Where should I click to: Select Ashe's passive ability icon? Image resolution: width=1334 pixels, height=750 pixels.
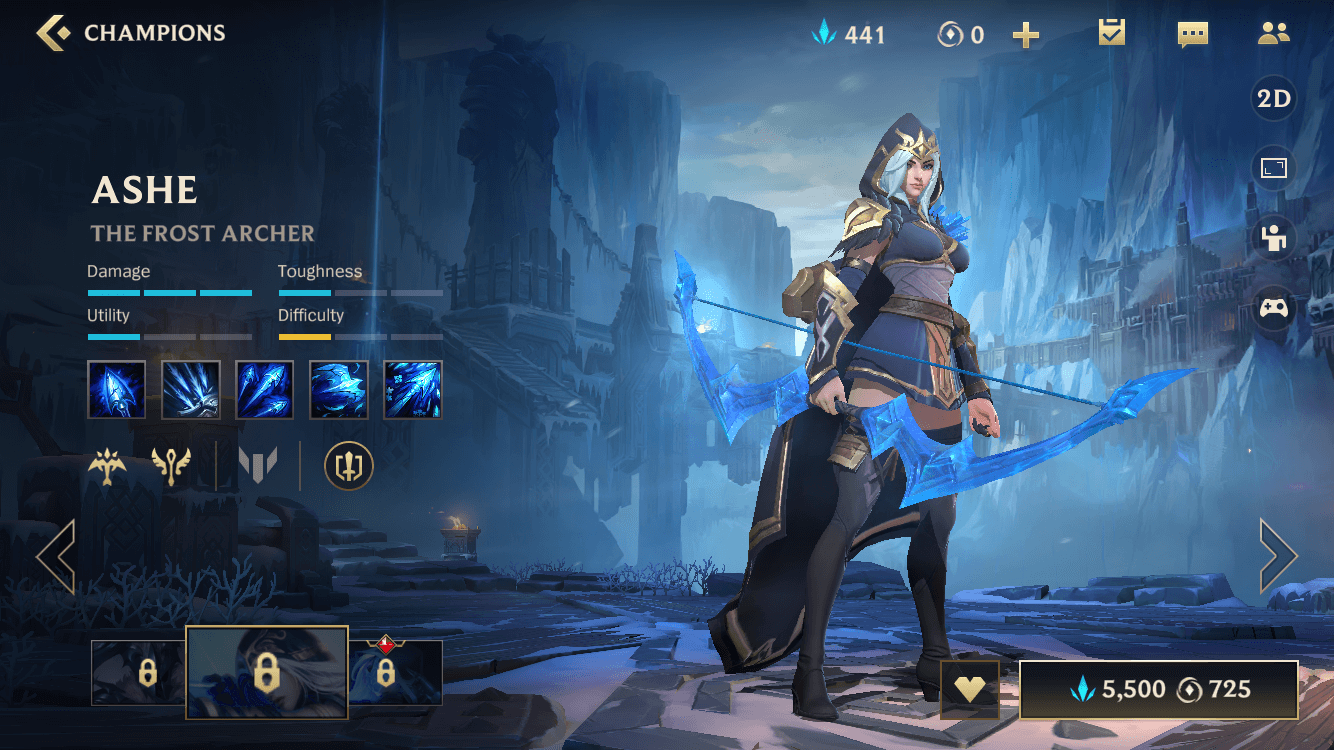tap(116, 388)
